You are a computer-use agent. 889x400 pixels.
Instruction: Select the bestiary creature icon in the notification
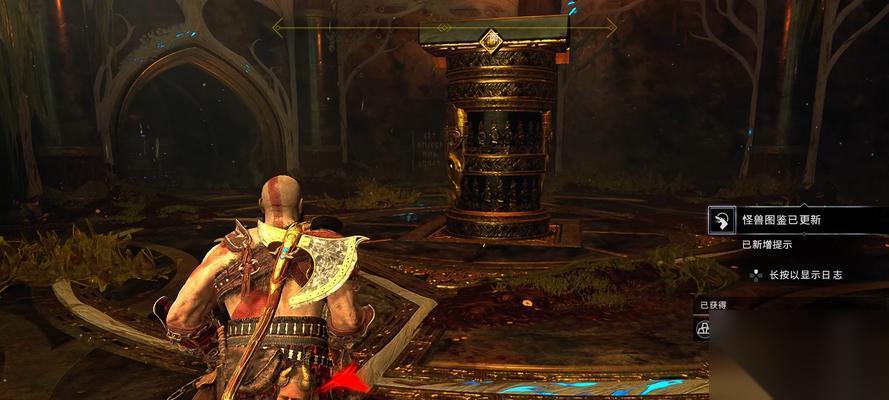click(x=721, y=220)
